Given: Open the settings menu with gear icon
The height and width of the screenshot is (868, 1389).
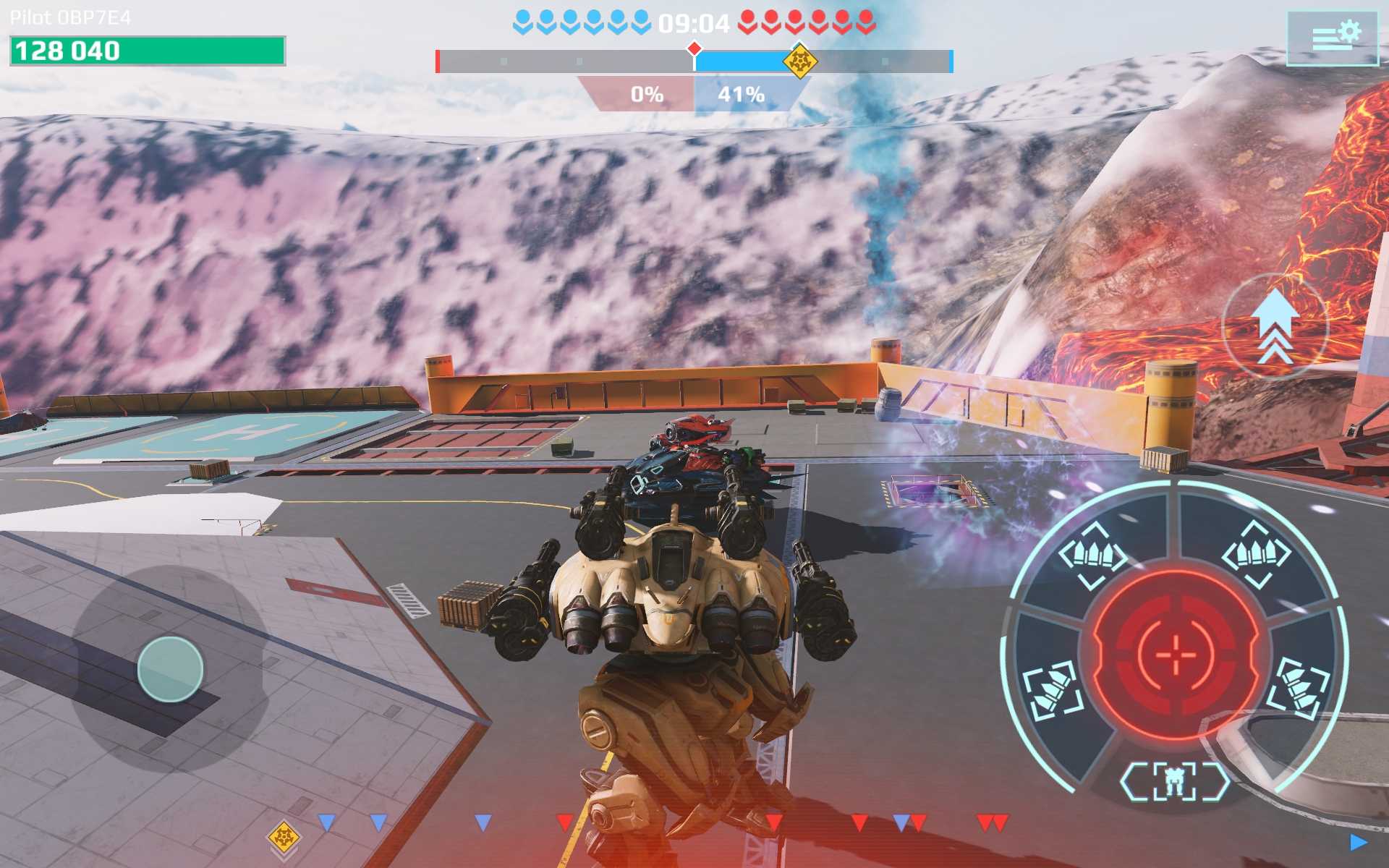Looking at the screenshot, I should coord(1333,38).
